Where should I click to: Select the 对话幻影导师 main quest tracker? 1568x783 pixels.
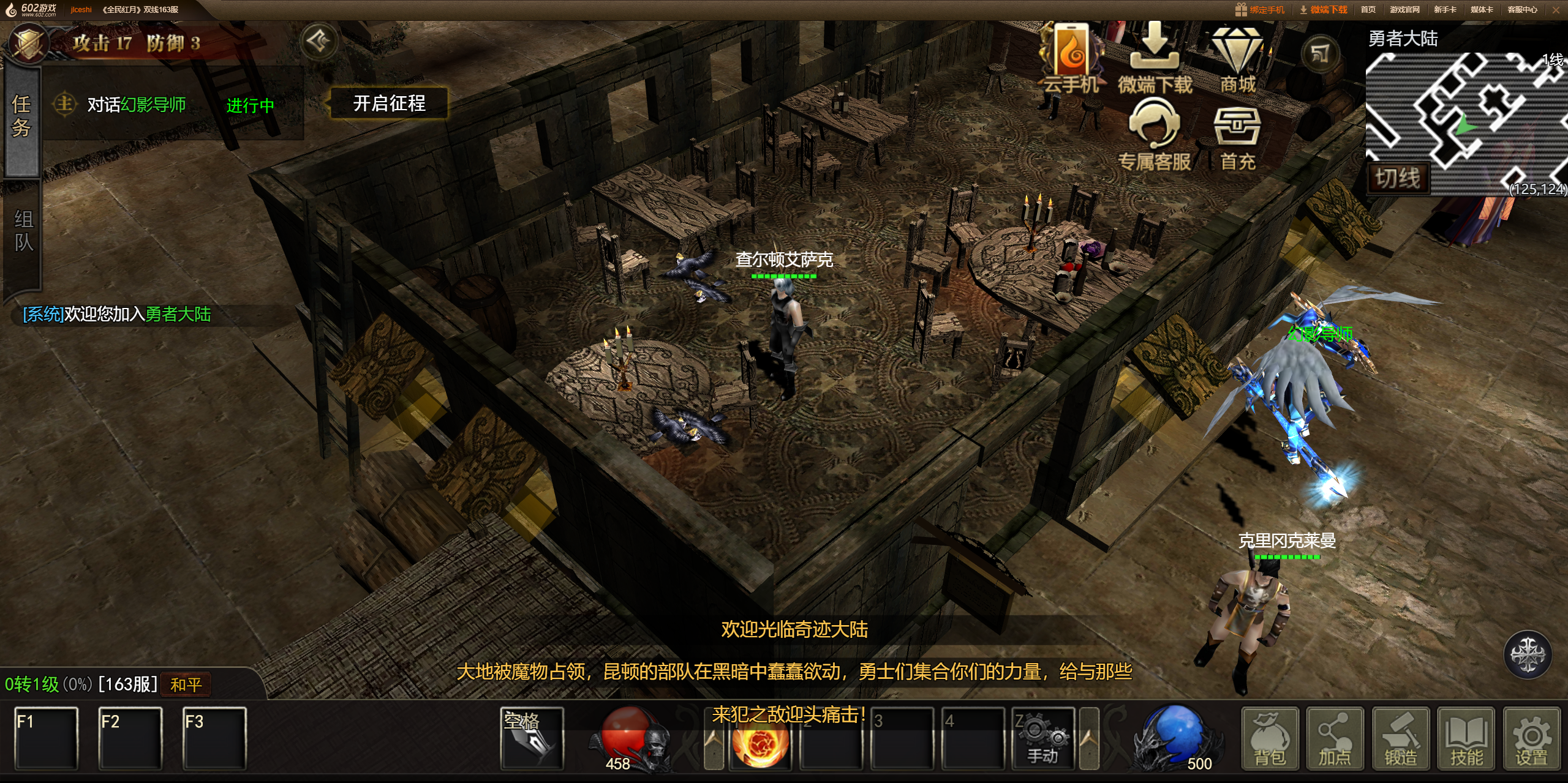point(136,105)
